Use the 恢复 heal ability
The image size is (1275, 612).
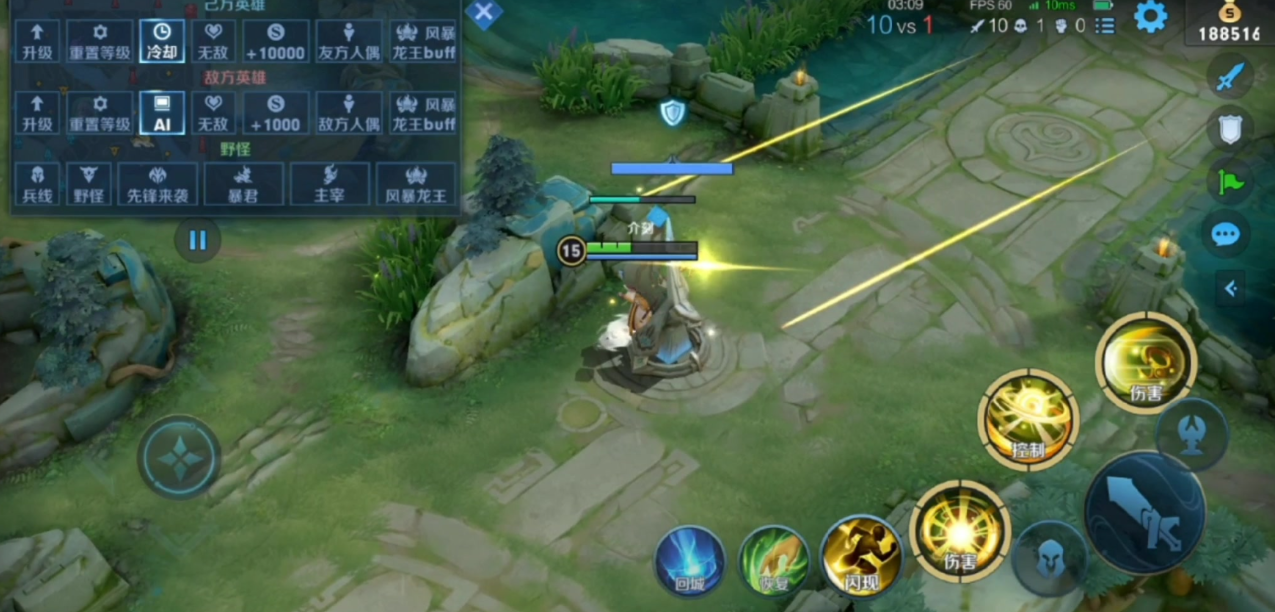coord(774,560)
